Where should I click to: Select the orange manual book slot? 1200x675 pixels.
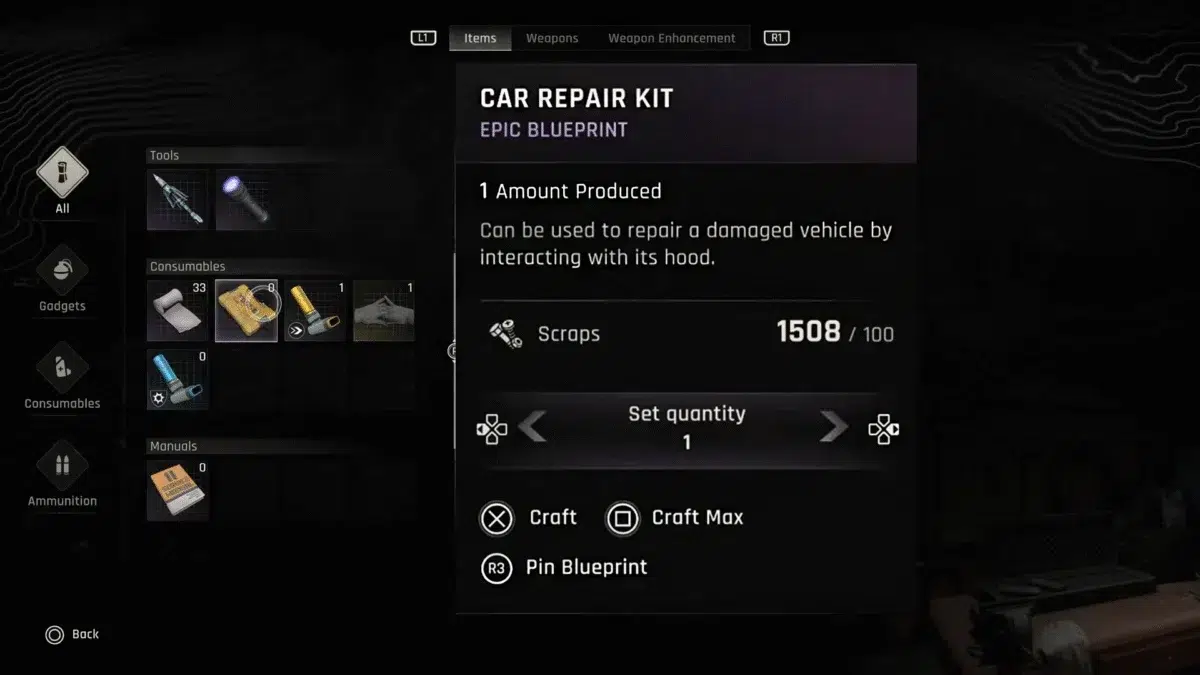tap(177, 490)
